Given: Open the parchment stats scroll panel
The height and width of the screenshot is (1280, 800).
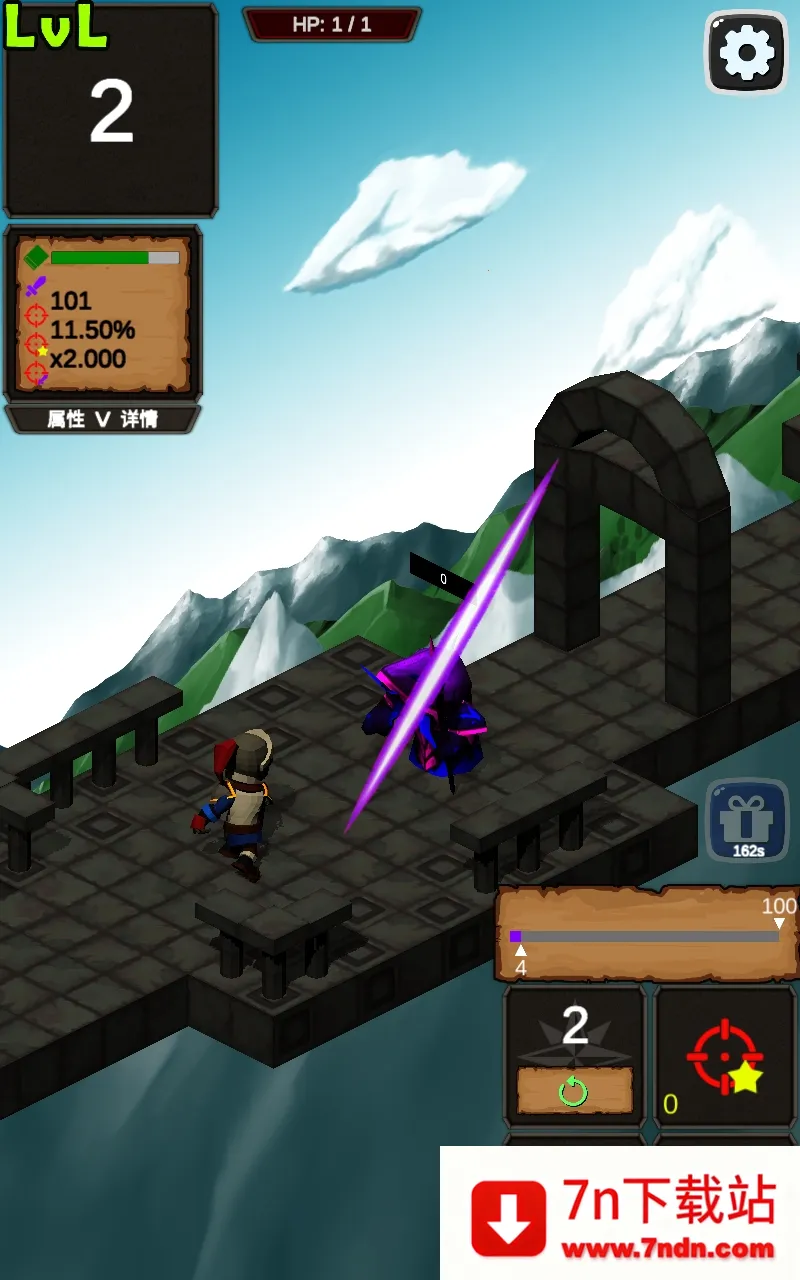Looking at the screenshot, I should tap(104, 313).
